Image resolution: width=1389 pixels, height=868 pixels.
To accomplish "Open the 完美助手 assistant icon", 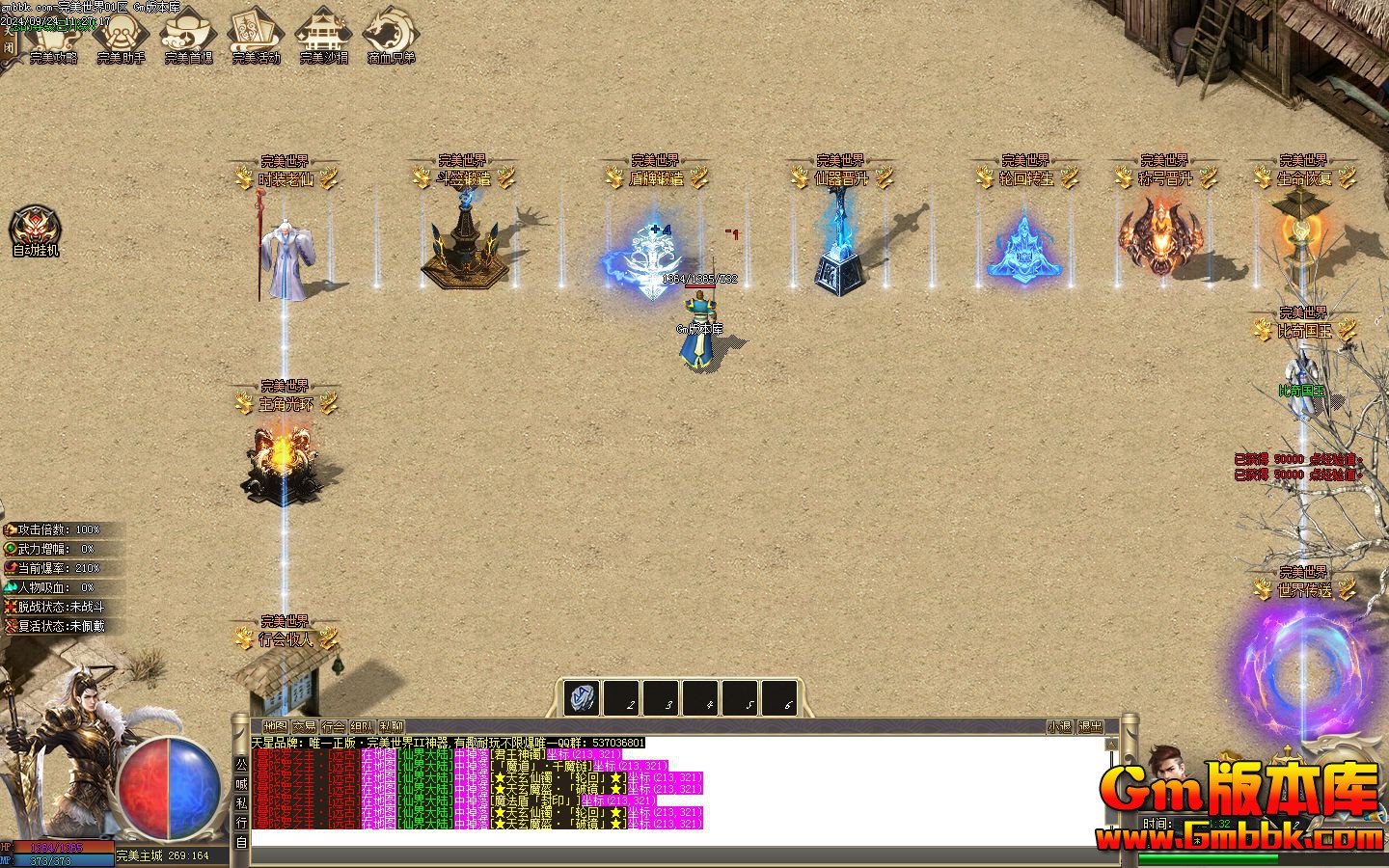I will (x=121, y=35).
